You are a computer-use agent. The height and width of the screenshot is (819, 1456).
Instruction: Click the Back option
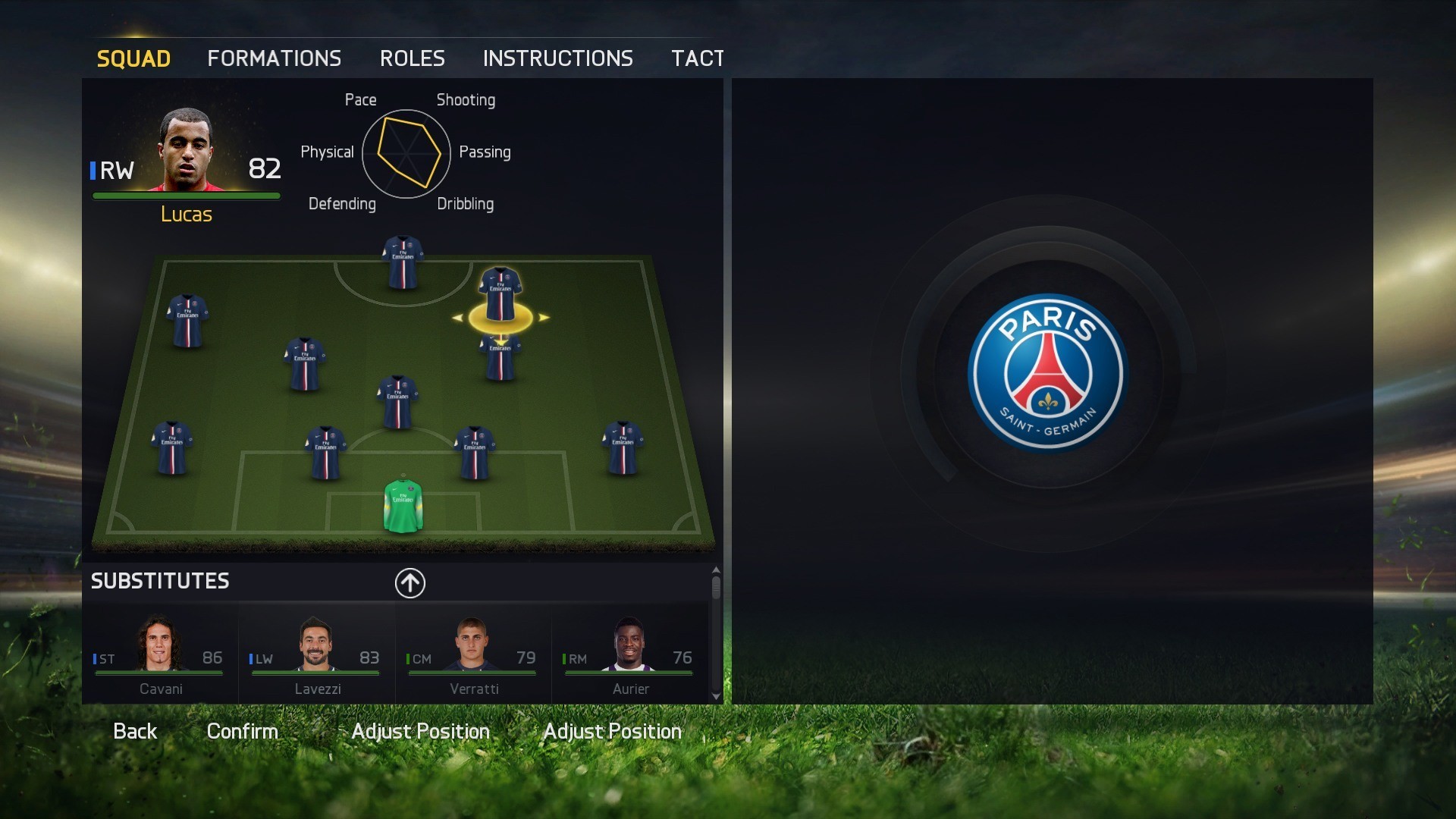(x=135, y=730)
